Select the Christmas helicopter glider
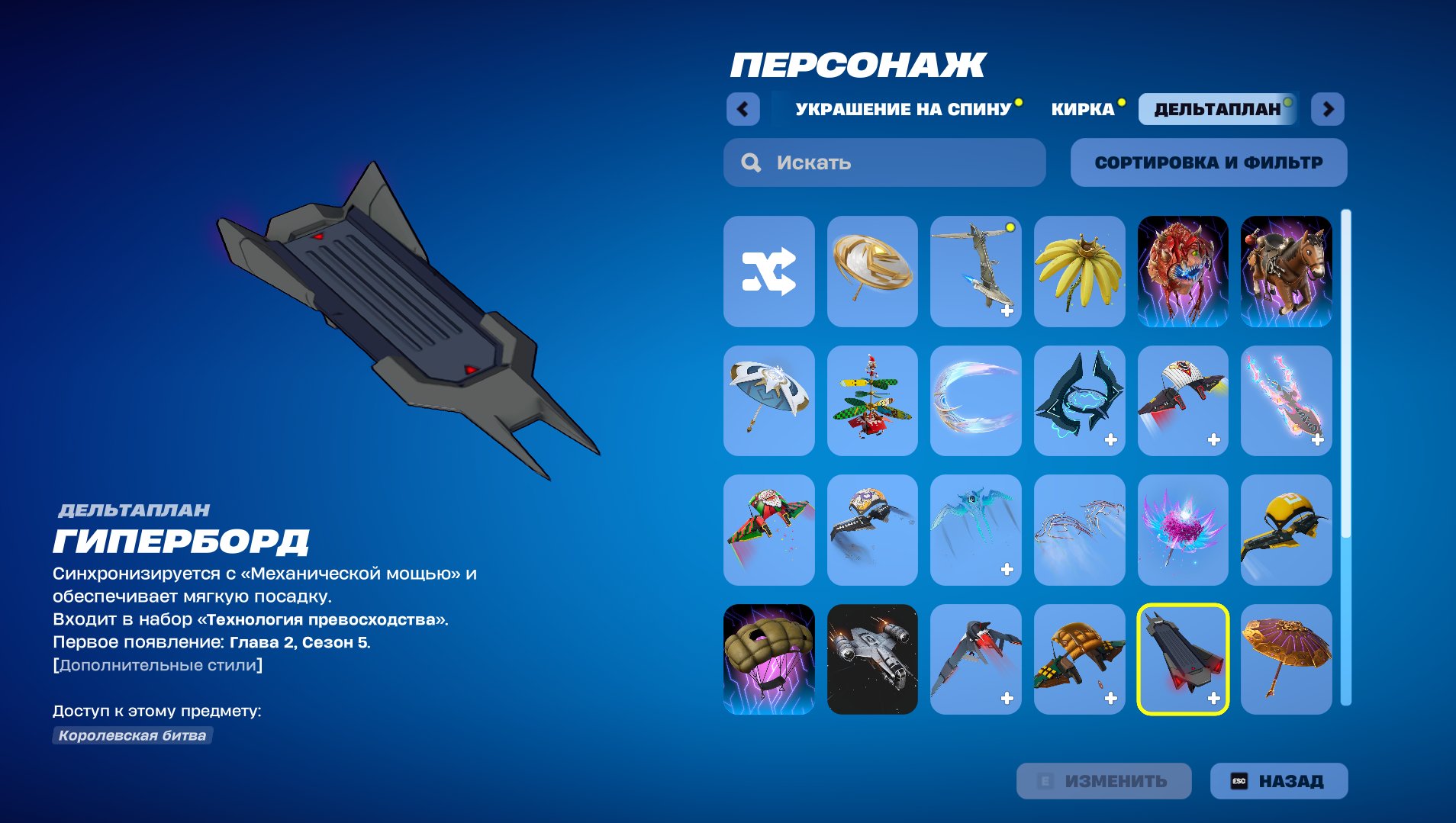Image resolution: width=1456 pixels, height=823 pixels. [x=873, y=401]
